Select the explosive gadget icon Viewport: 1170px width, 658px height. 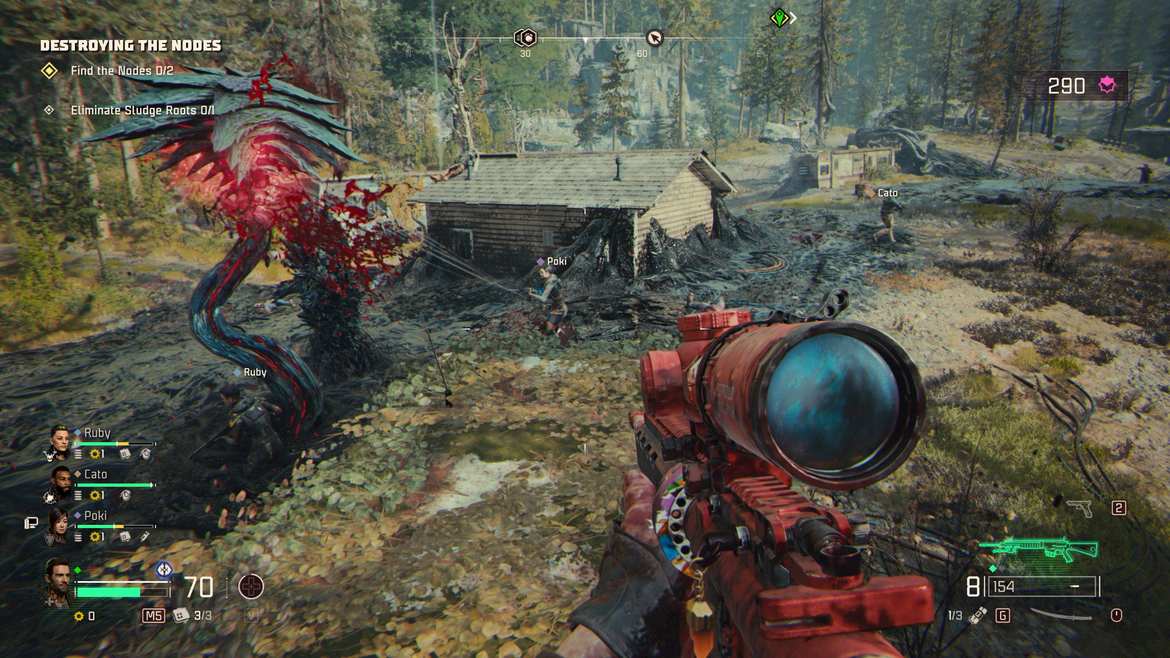coord(978,615)
